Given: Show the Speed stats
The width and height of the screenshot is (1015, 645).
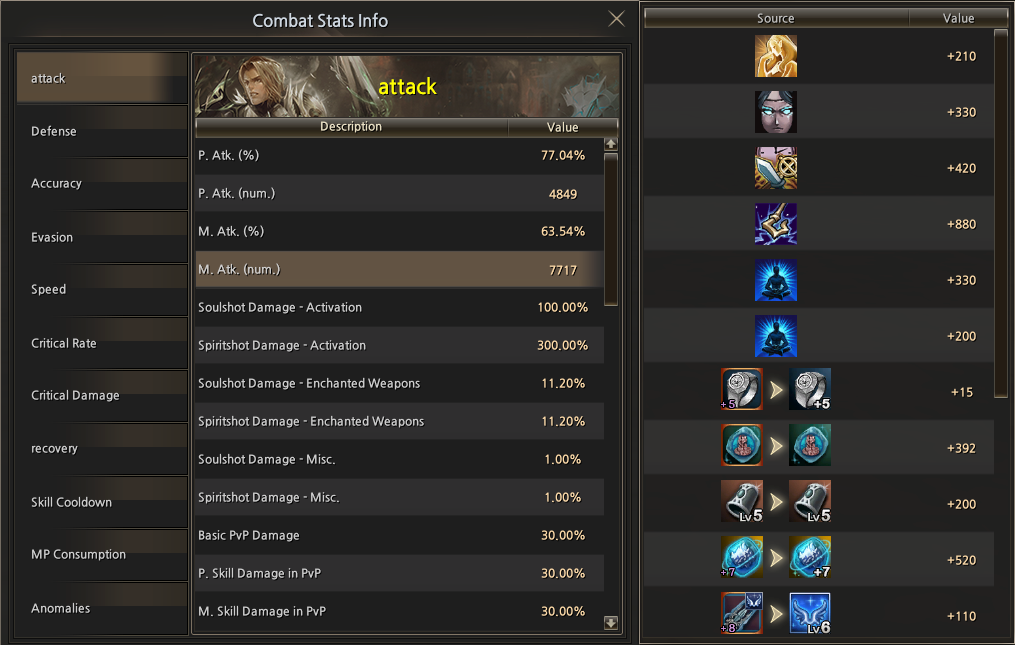Looking at the screenshot, I should coord(102,290).
